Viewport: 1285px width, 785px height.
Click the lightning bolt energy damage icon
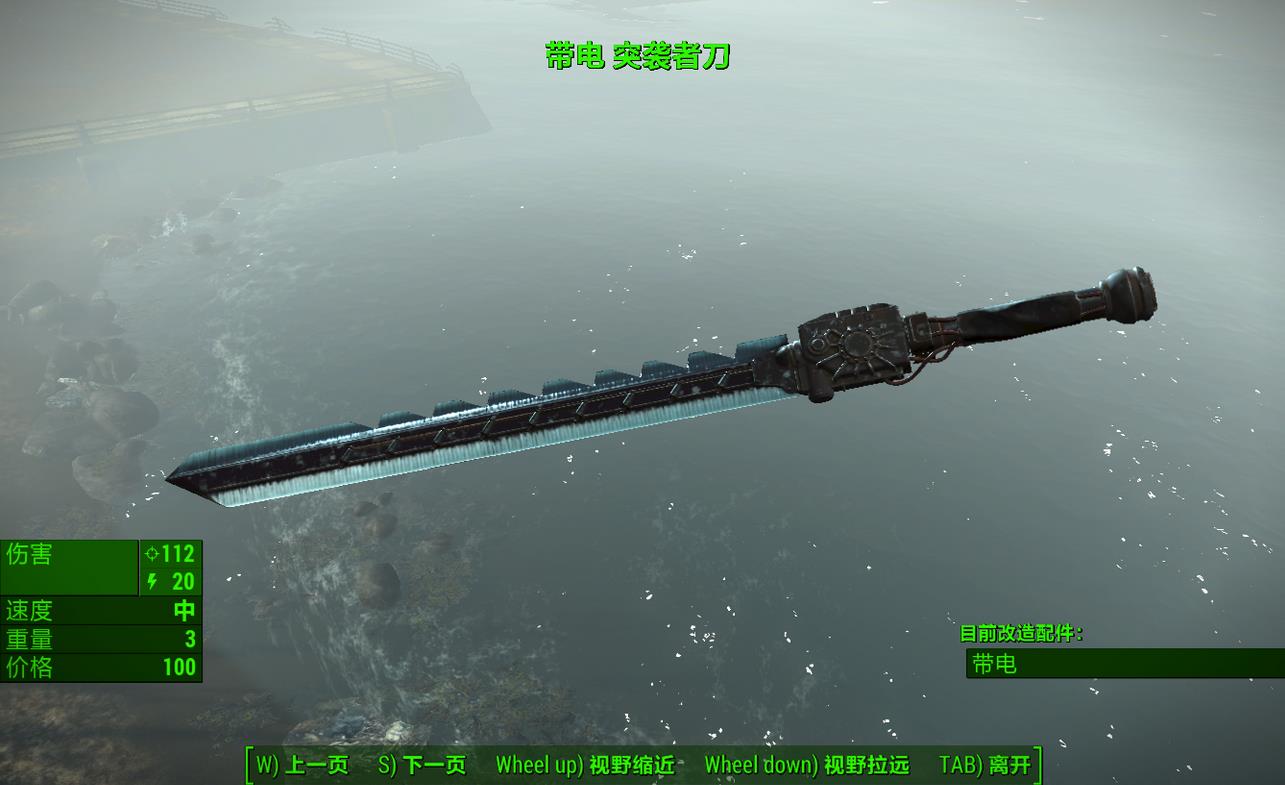pyautogui.click(x=150, y=581)
